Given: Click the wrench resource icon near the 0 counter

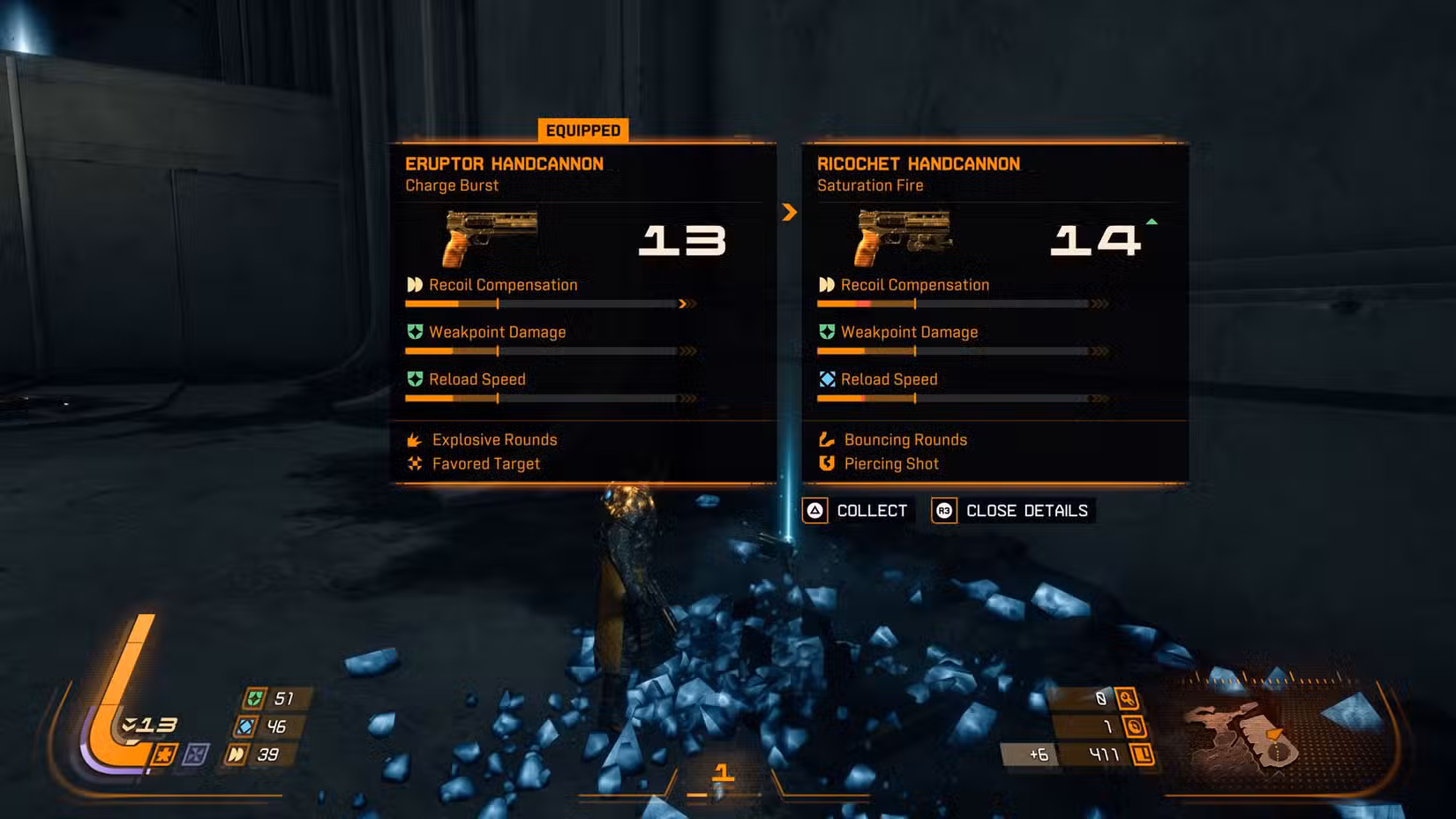Looking at the screenshot, I should [x=1128, y=700].
